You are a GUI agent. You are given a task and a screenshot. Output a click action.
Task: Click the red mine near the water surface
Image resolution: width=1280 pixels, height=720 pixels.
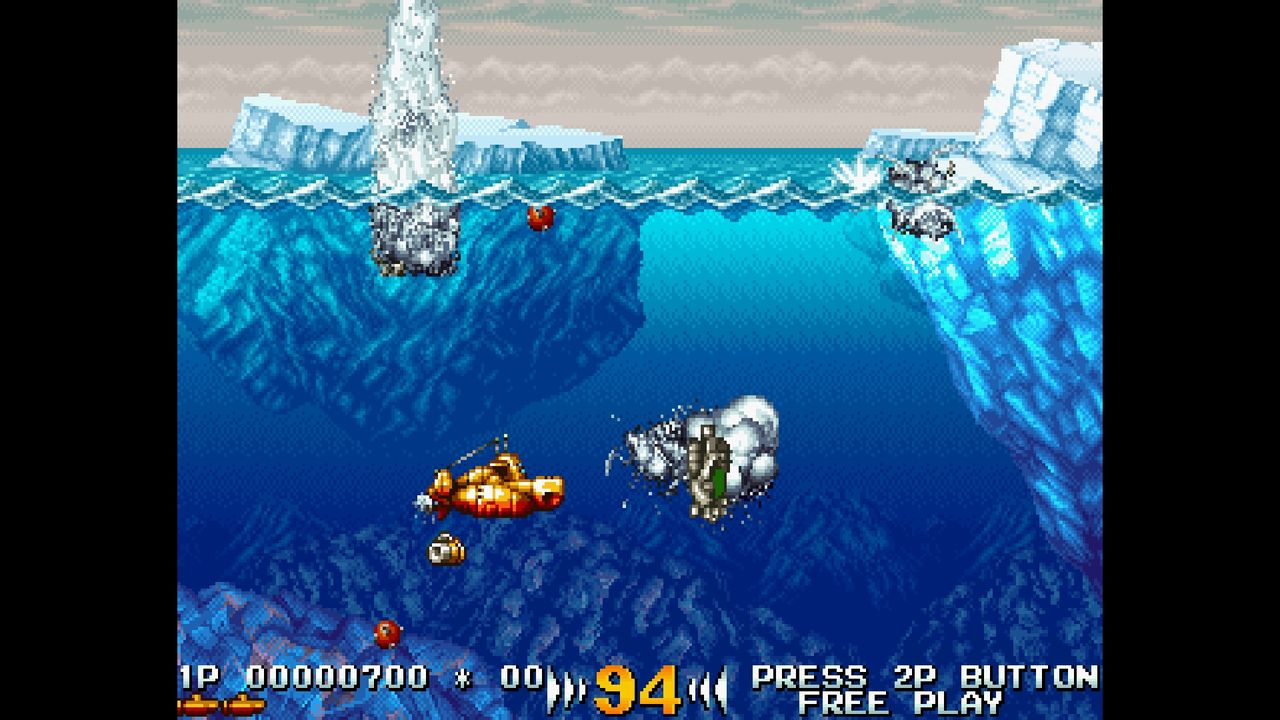[540, 216]
